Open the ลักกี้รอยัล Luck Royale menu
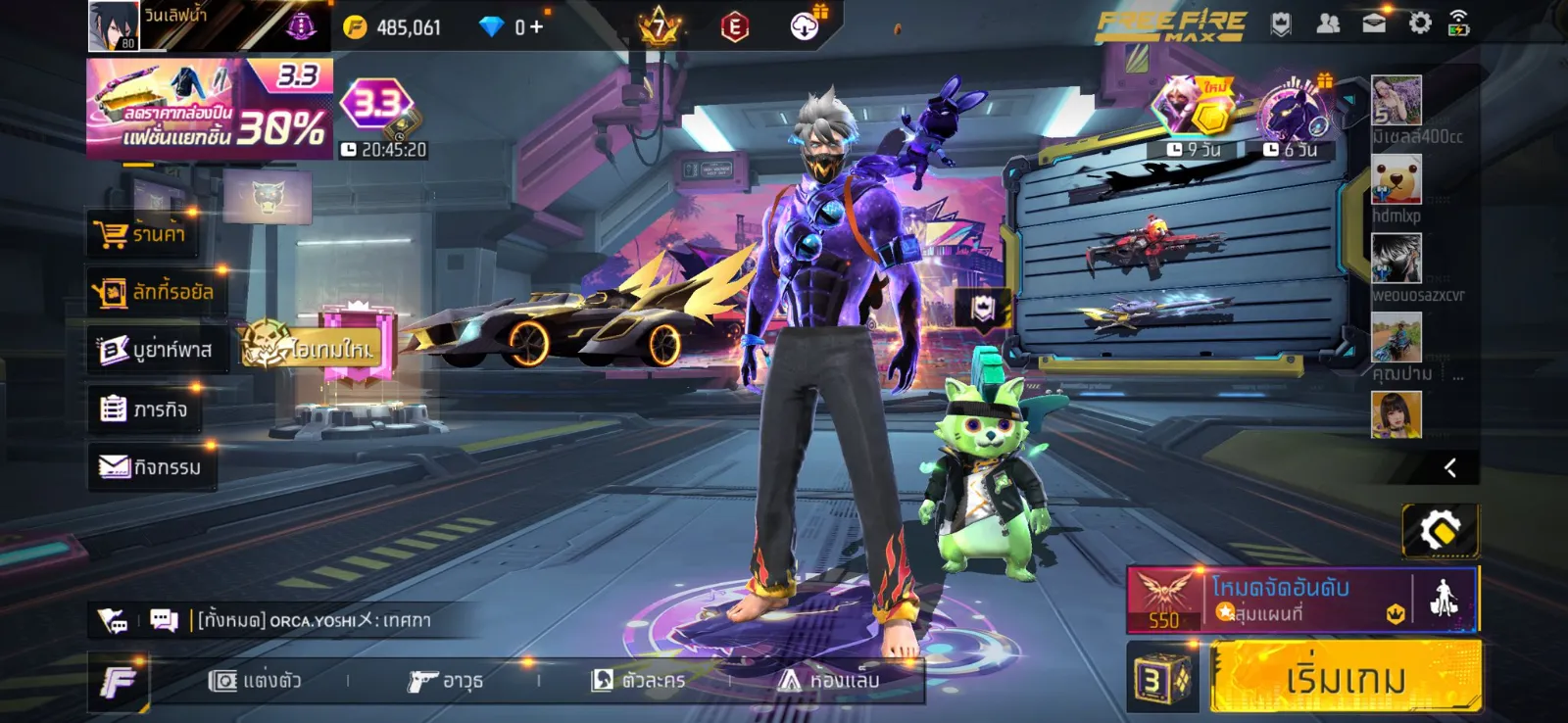The width and height of the screenshot is (1568, 723). (155, 292)
